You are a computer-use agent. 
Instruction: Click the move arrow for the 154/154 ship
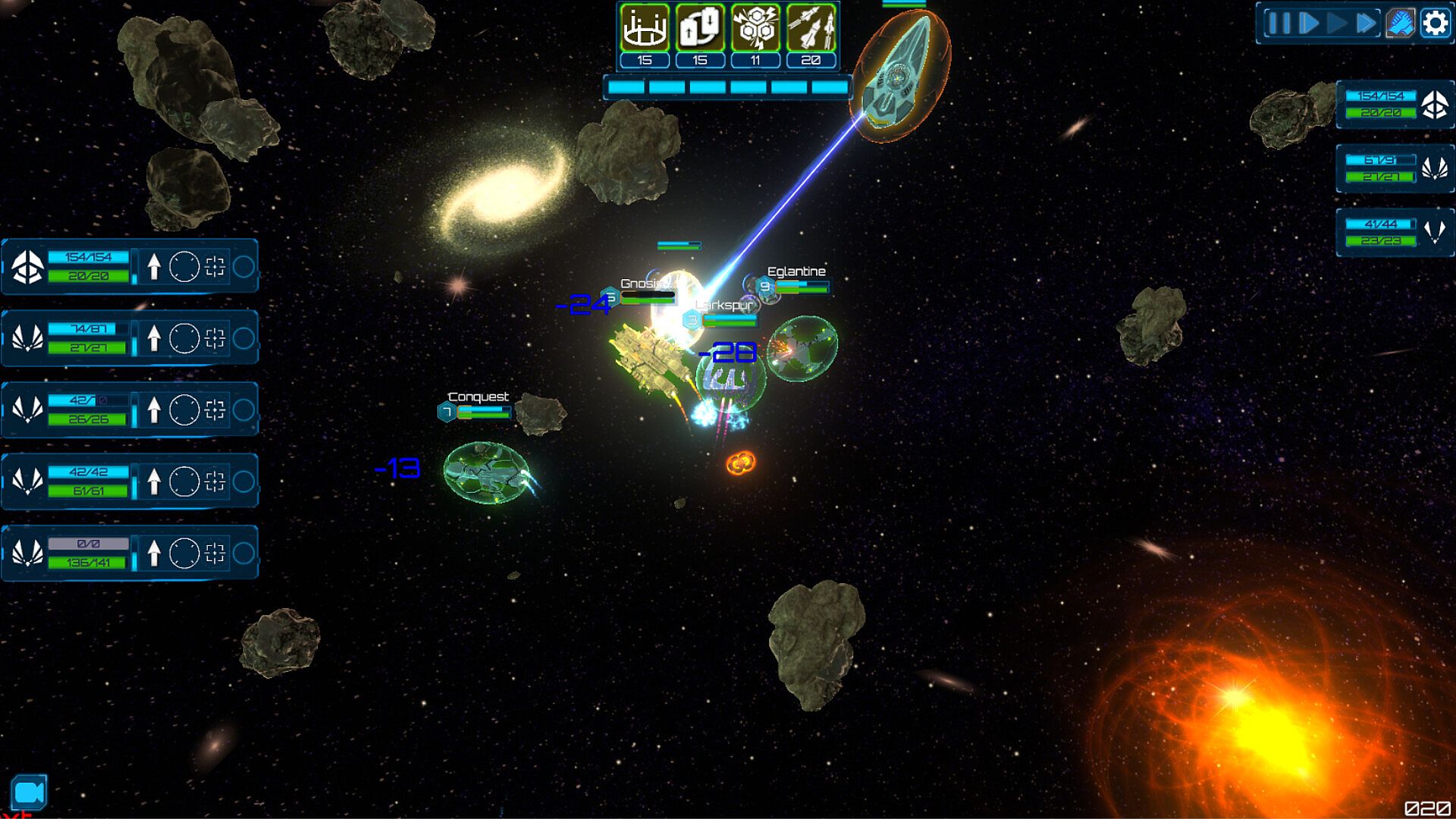(154, 267)
